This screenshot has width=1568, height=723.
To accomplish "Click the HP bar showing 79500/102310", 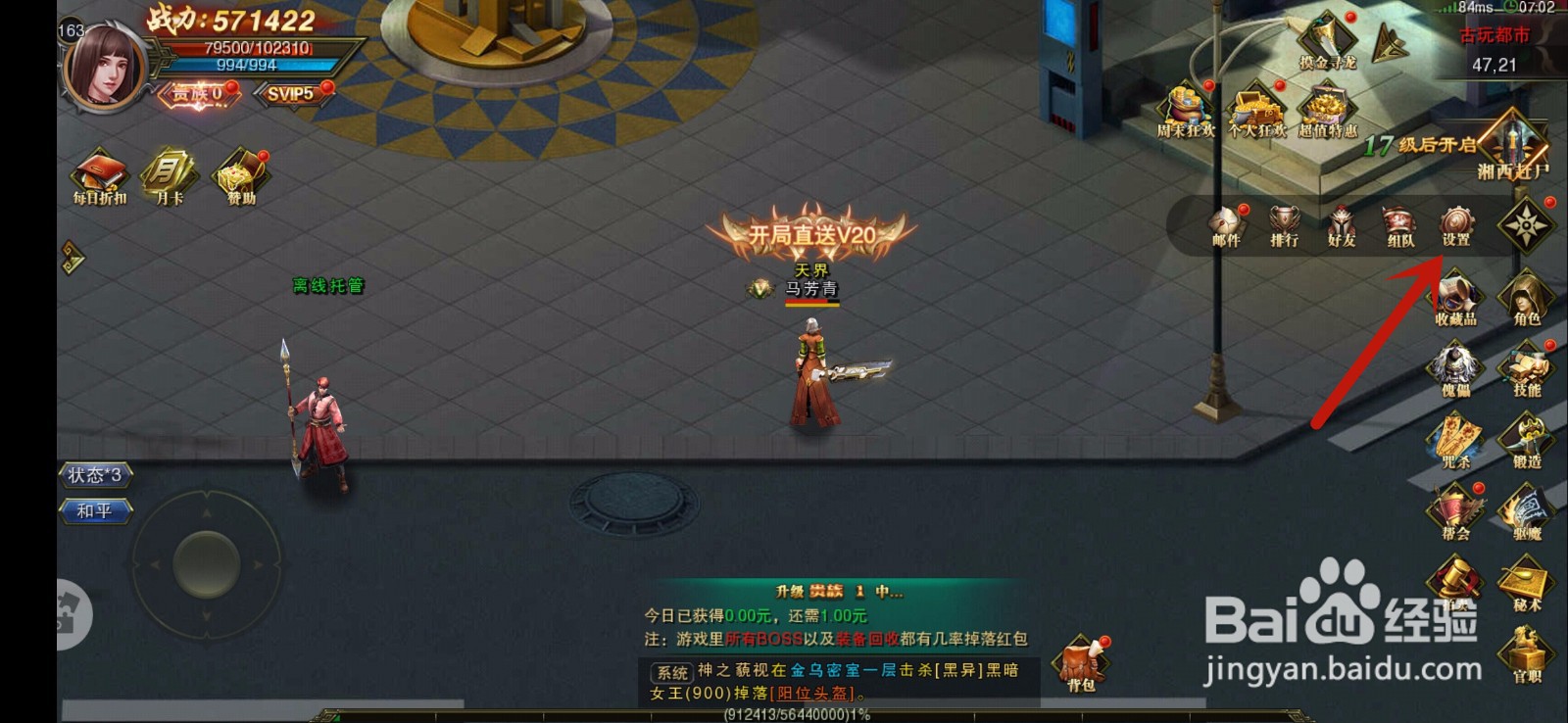I will coord(247,45).
